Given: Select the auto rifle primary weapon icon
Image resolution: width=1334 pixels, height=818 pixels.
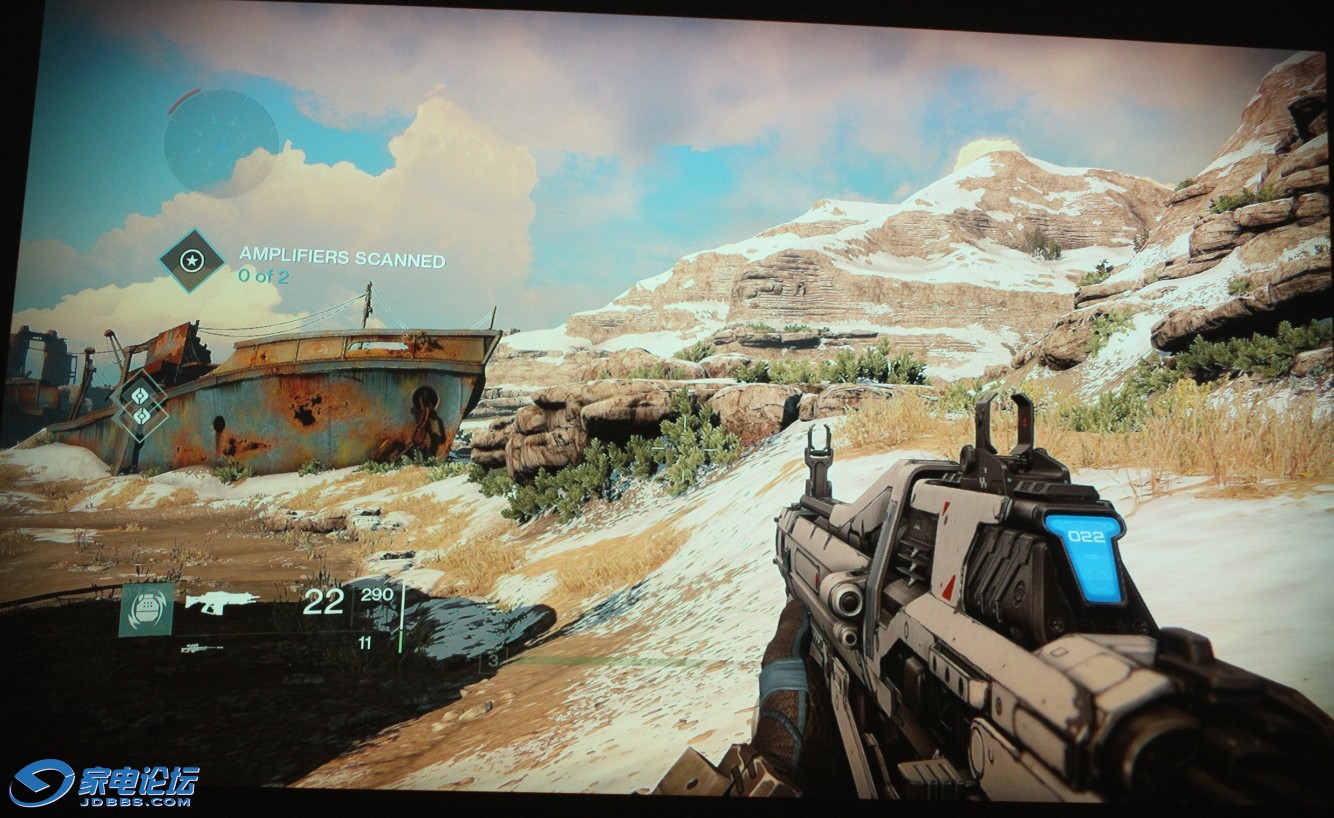Looking at the screenshot, I should pos(221,602).
